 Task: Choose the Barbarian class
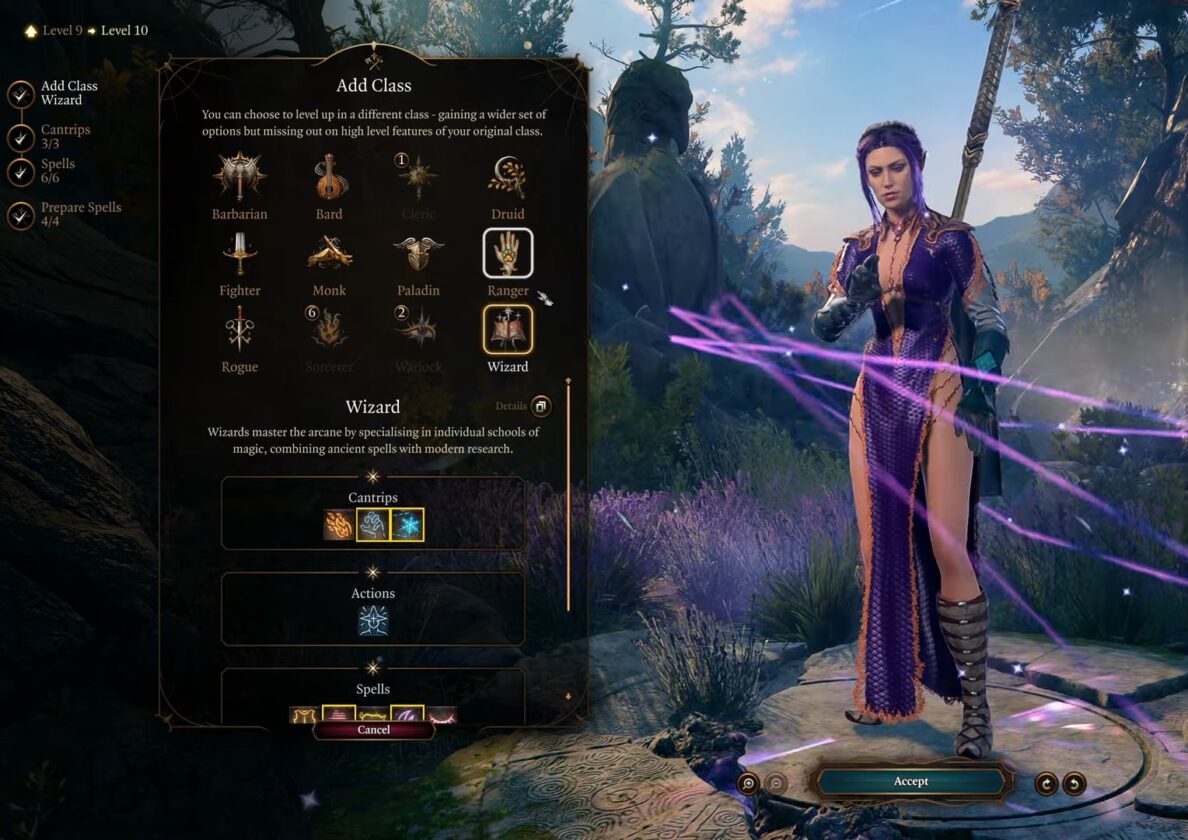tap(239, 178)
